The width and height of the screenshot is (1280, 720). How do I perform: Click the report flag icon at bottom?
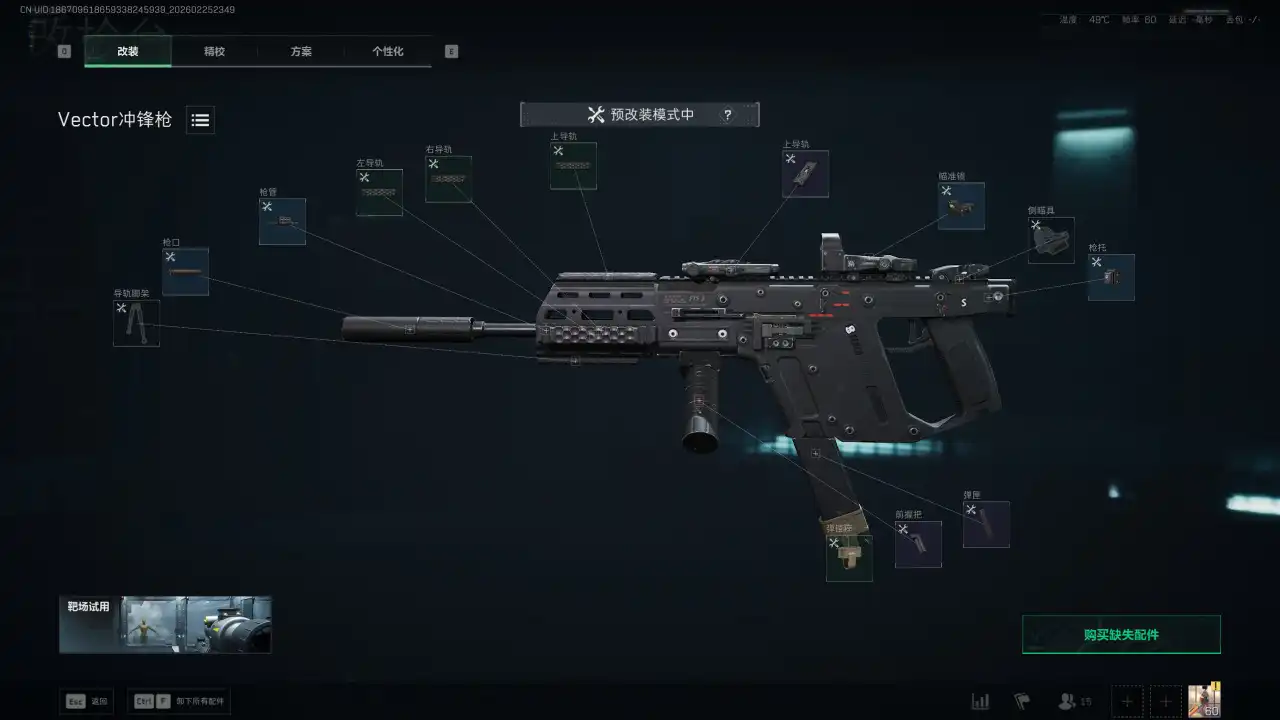click(1021, 701)
